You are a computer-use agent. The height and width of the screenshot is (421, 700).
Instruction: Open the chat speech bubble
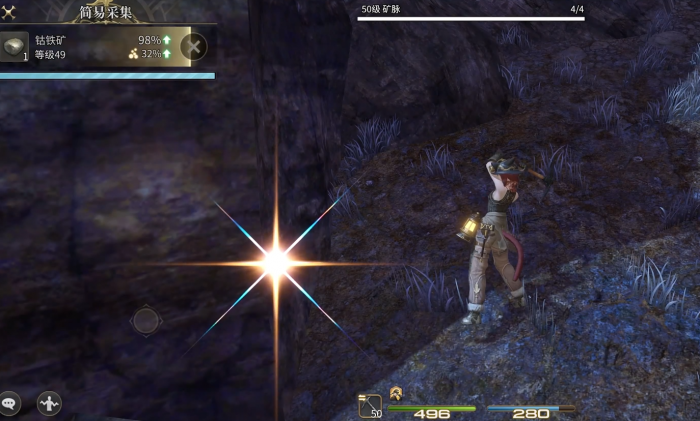pyautogui.click(x=9, y=403)
